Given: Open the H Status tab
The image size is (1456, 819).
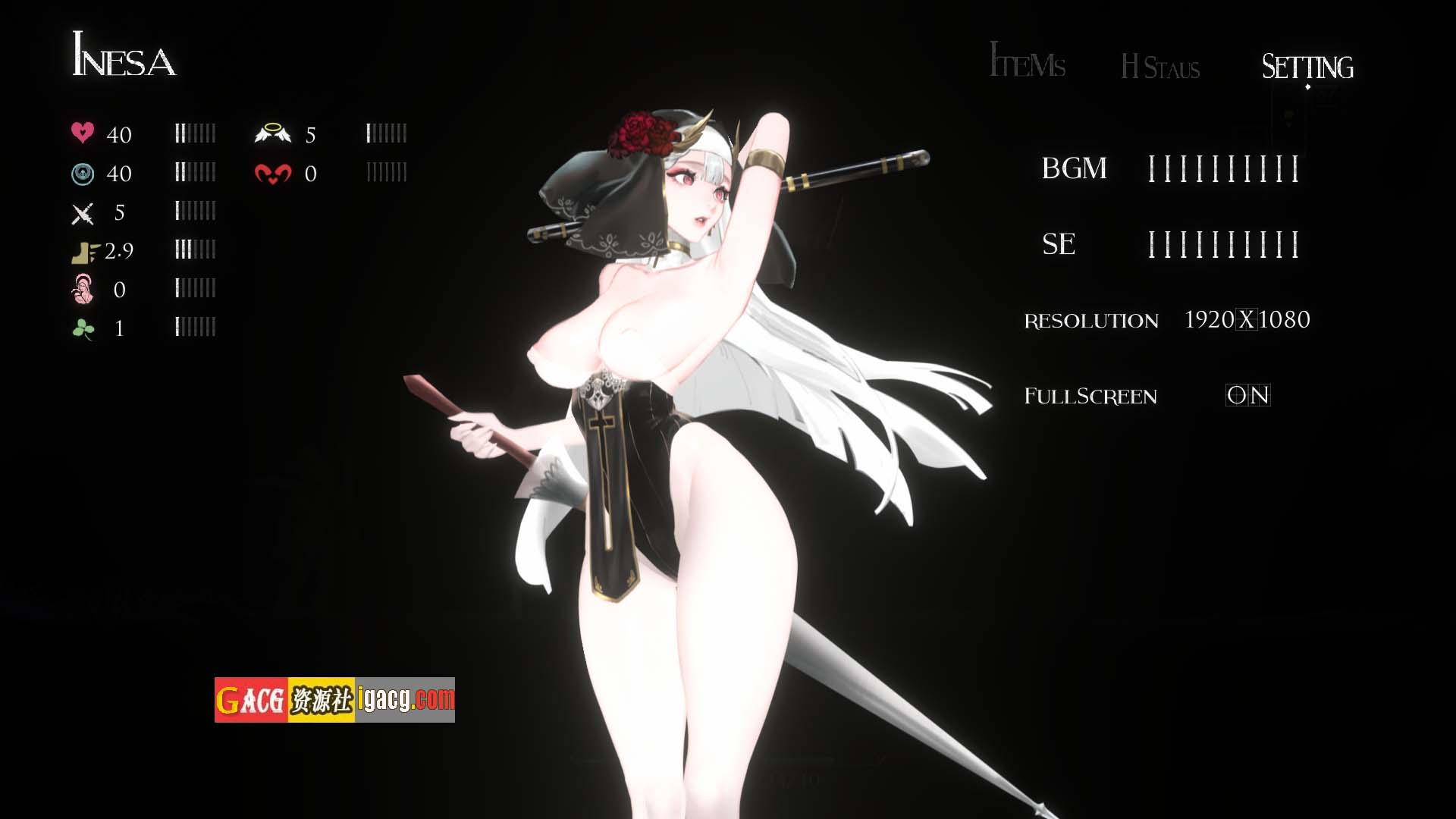Looking at the screenshot, I should click(1160, 68).
